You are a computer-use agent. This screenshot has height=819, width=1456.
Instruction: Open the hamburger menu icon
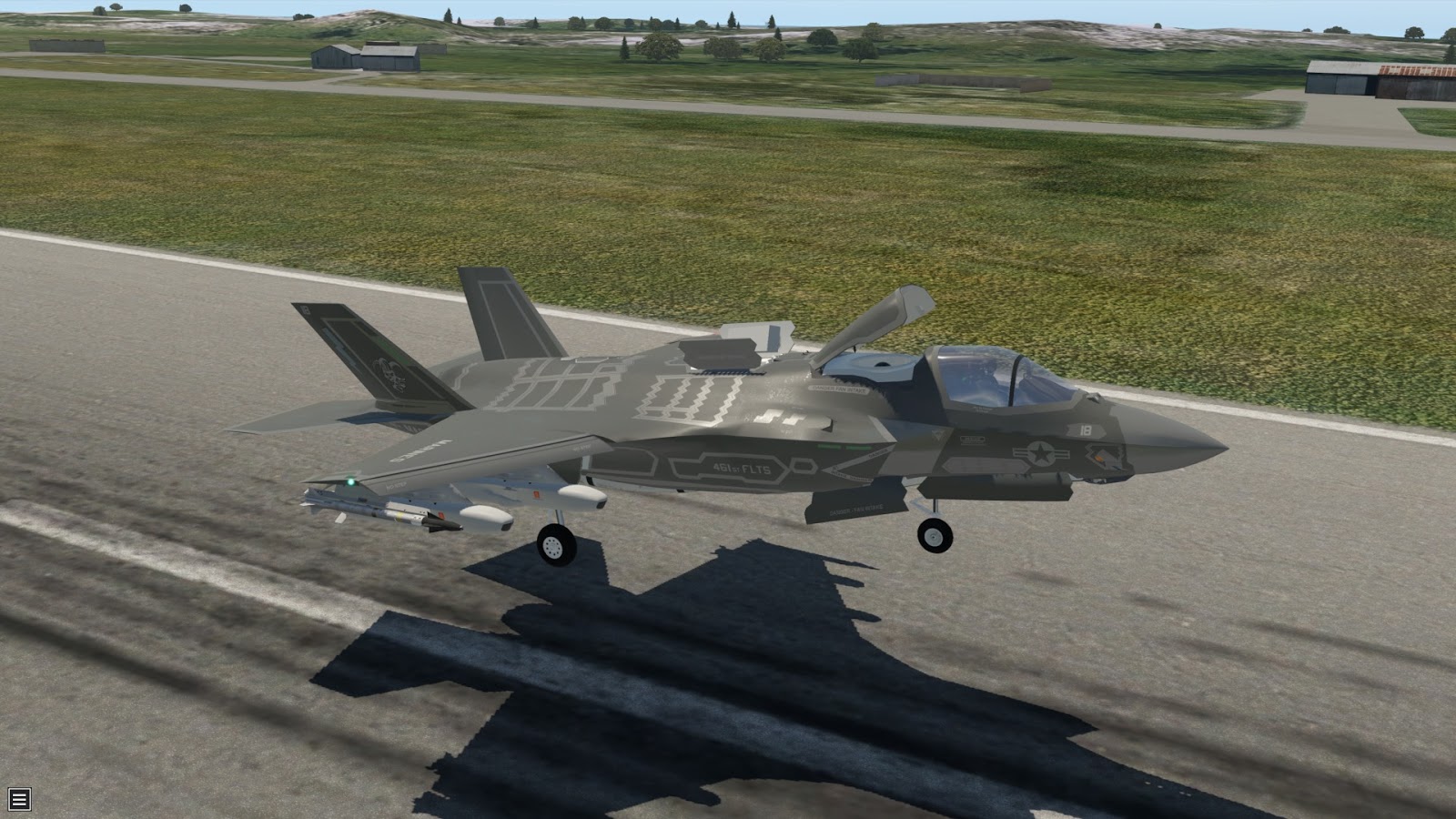pyautogui.click(x=19, y=799)
